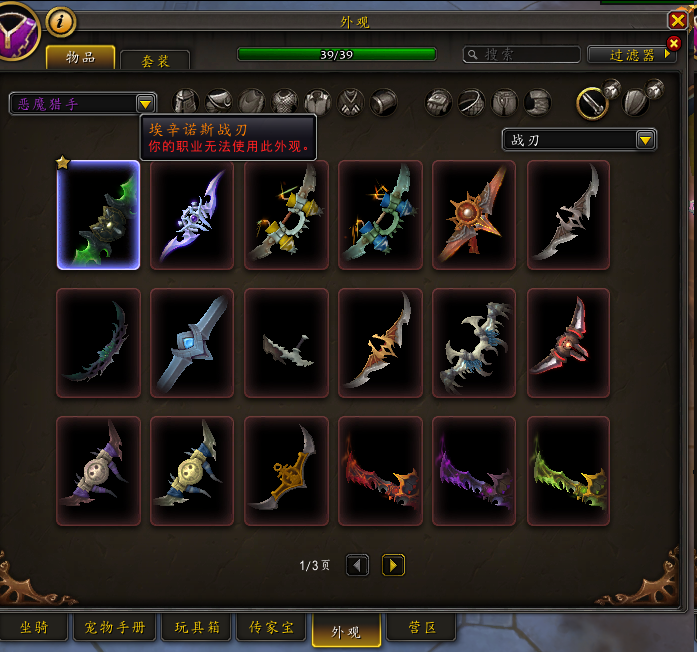Viewport: 697px width, 652px height.
Task: Switch to the 宠物手册 pet journal tab
Action: click(x=115, y=628)
